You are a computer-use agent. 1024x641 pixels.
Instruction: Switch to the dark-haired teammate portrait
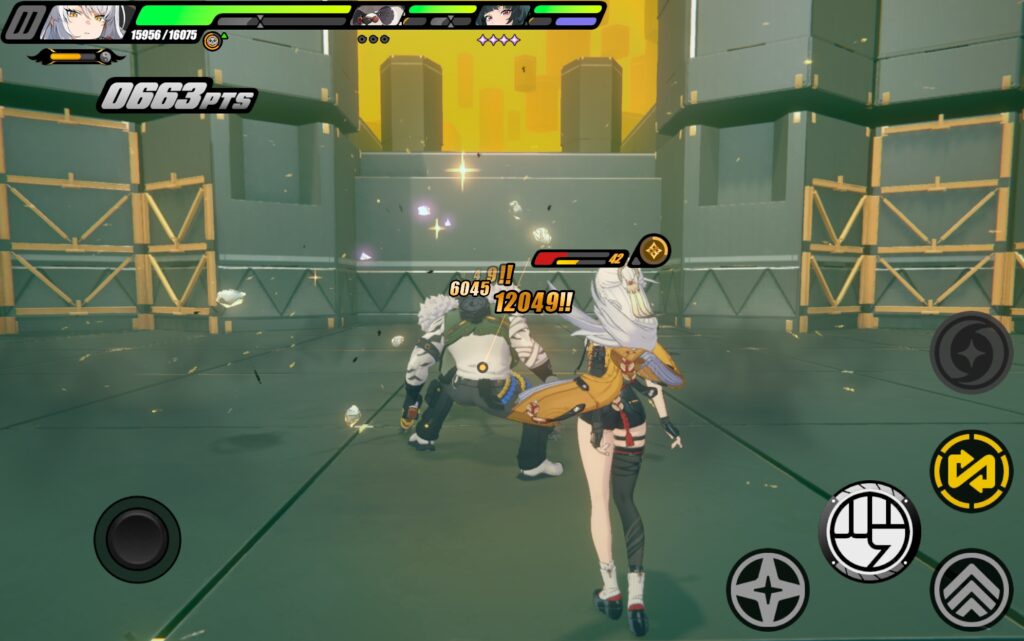(x=500, y=16)
